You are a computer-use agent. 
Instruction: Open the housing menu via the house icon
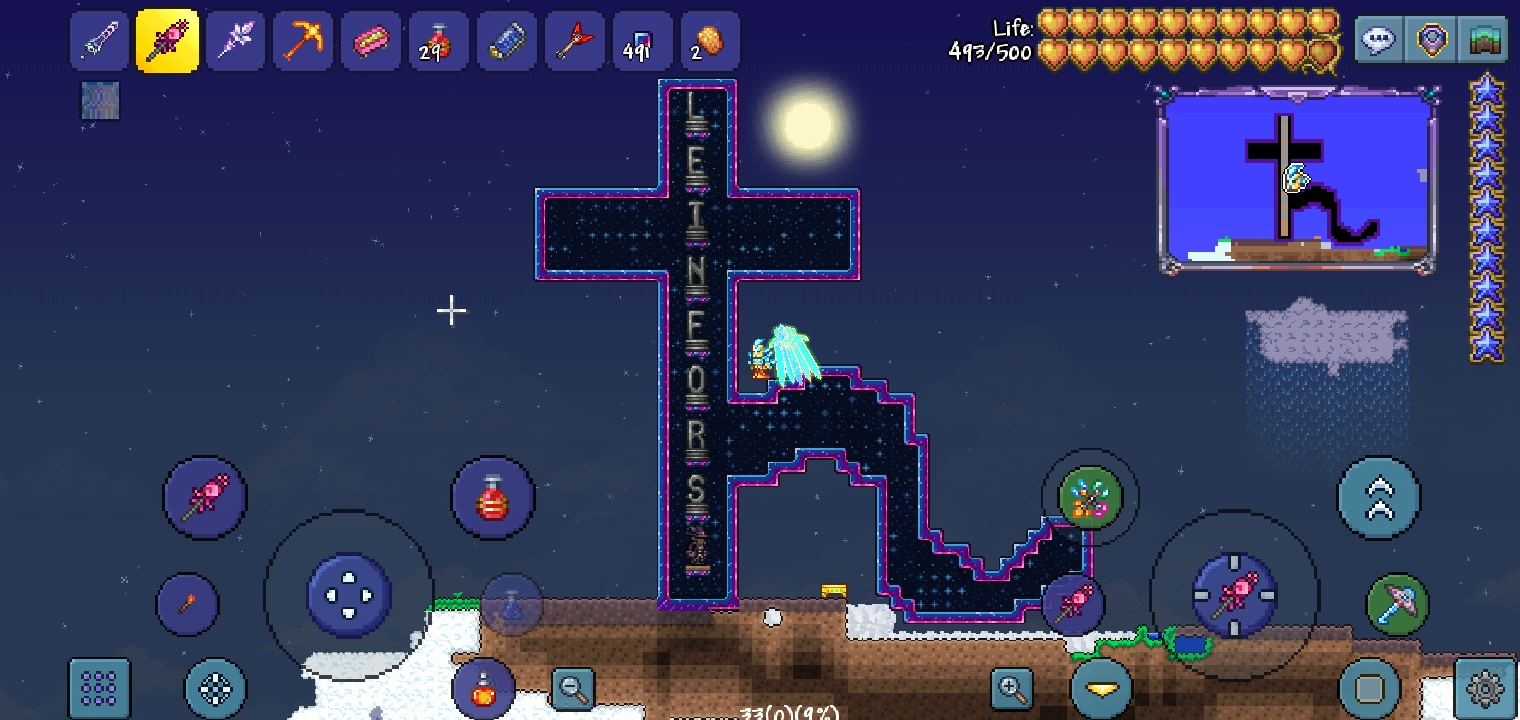point(1483,40)
